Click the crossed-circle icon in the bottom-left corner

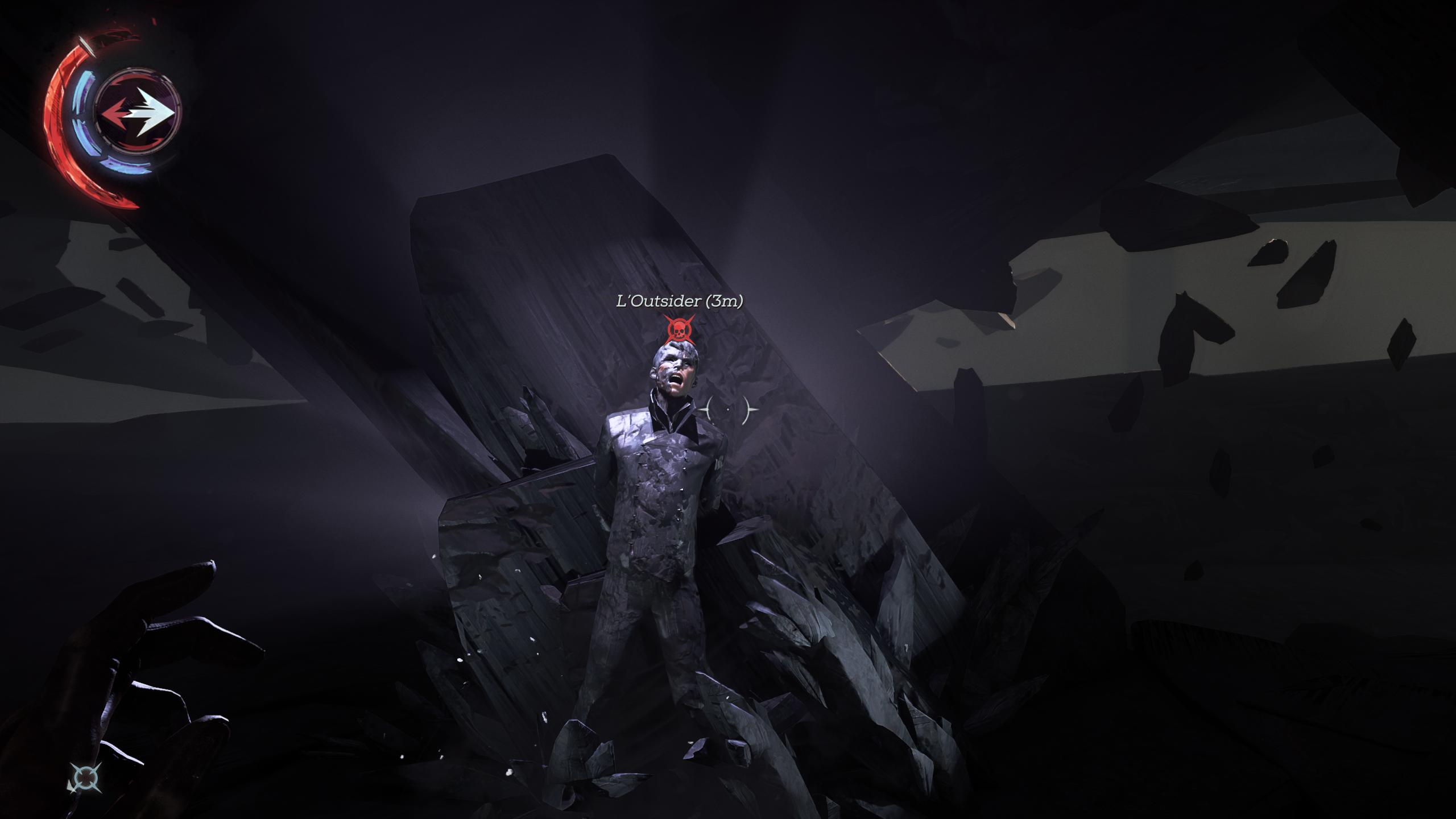(86, 777)
